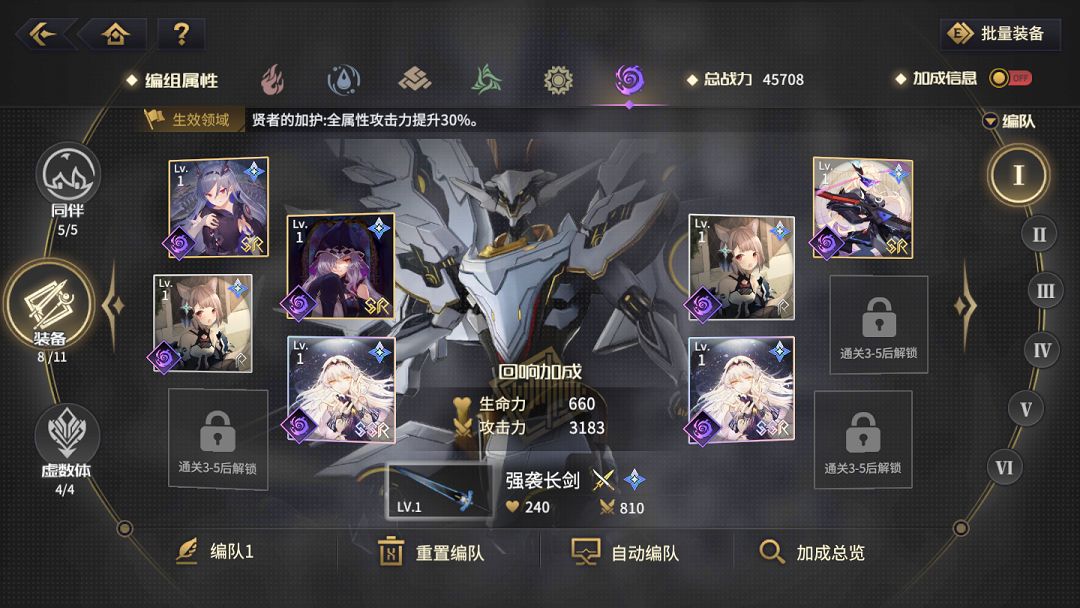Go back with the arrow button
Image resolution: width=1080 pixels, height=608 pixels.
44,34
